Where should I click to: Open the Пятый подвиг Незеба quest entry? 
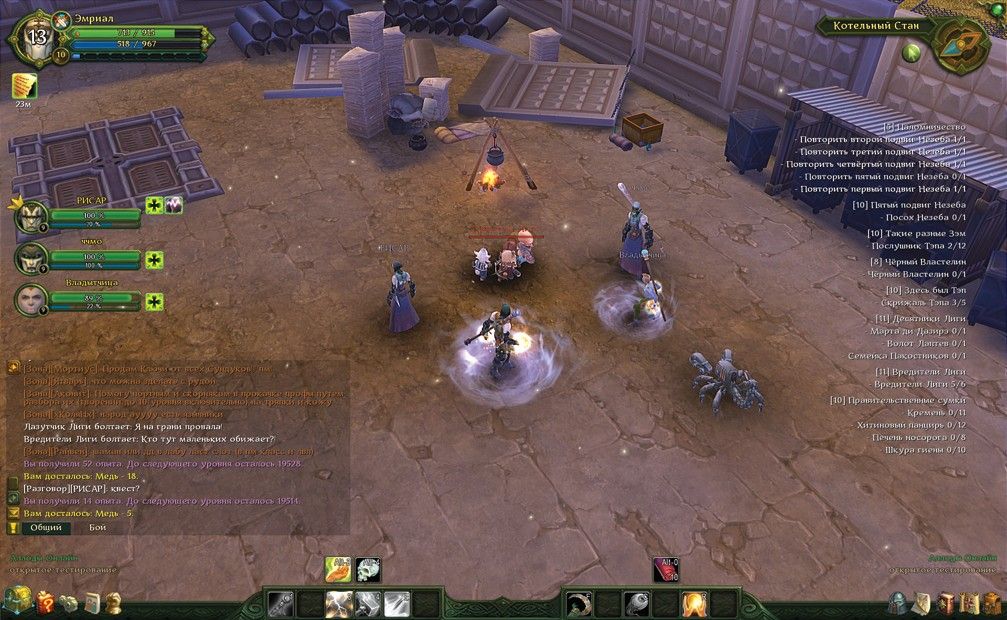909,204
